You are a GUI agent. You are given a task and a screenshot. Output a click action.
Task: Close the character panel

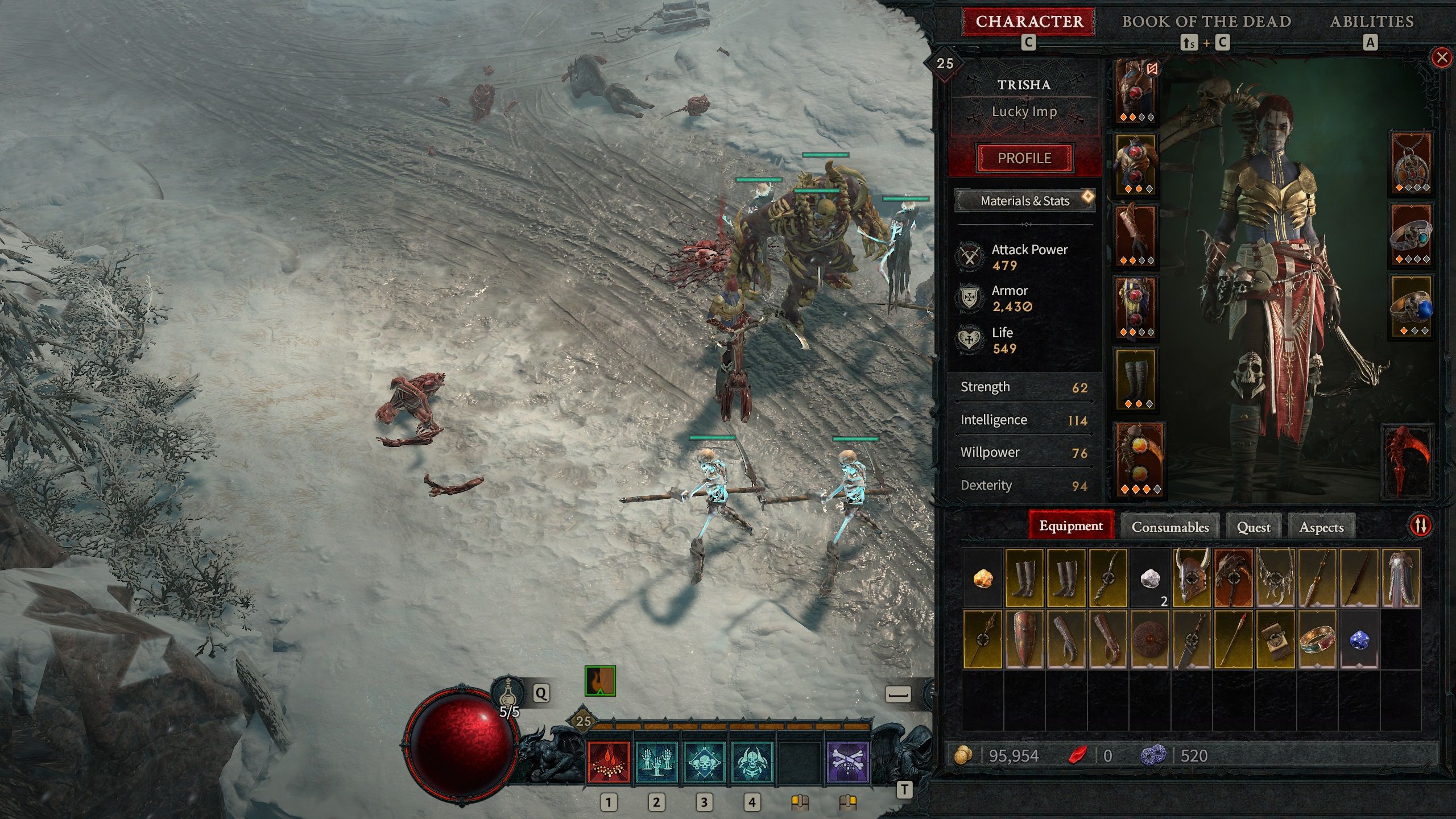pos(1441,57)
